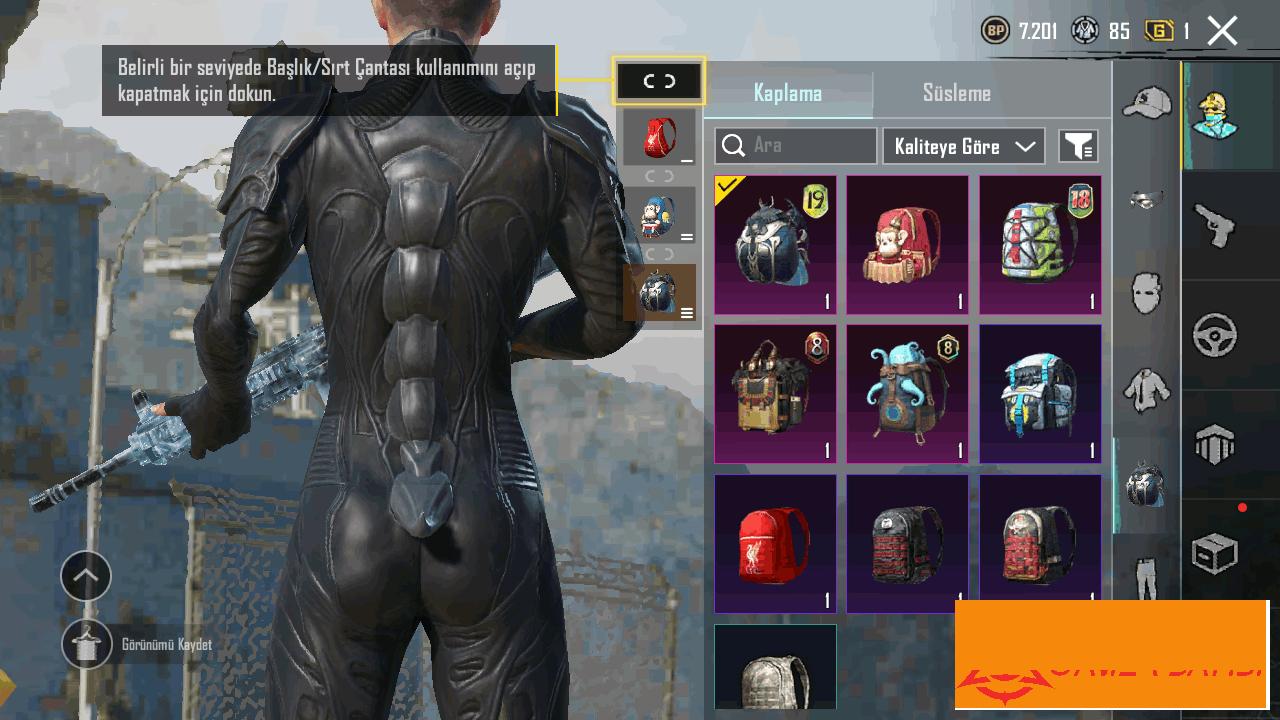This screenshot has width=1280, height=720.
Task: Open the crate box section
Action: click(1215, 553)
